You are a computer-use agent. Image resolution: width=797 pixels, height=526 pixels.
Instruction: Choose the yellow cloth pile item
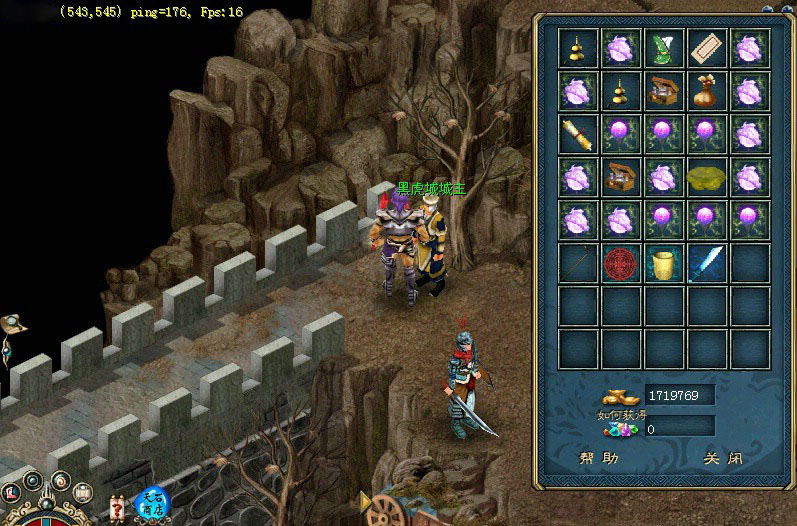click(707, 177)
